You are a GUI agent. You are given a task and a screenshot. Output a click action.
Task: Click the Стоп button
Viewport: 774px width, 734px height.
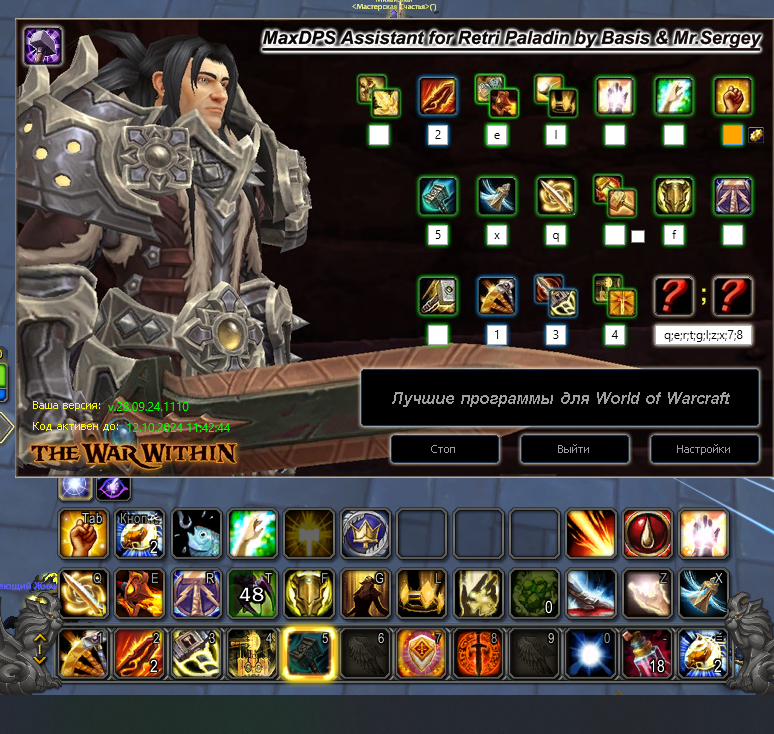tap(443, 449)
